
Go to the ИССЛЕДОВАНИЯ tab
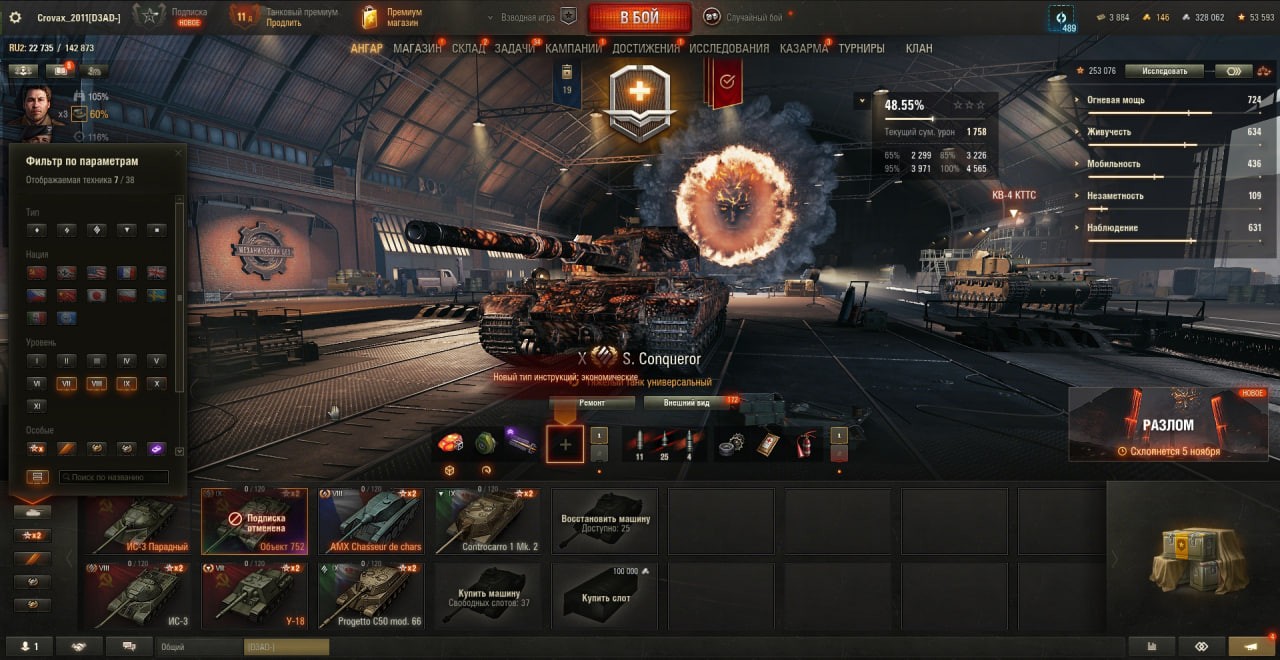click(729, 48)
